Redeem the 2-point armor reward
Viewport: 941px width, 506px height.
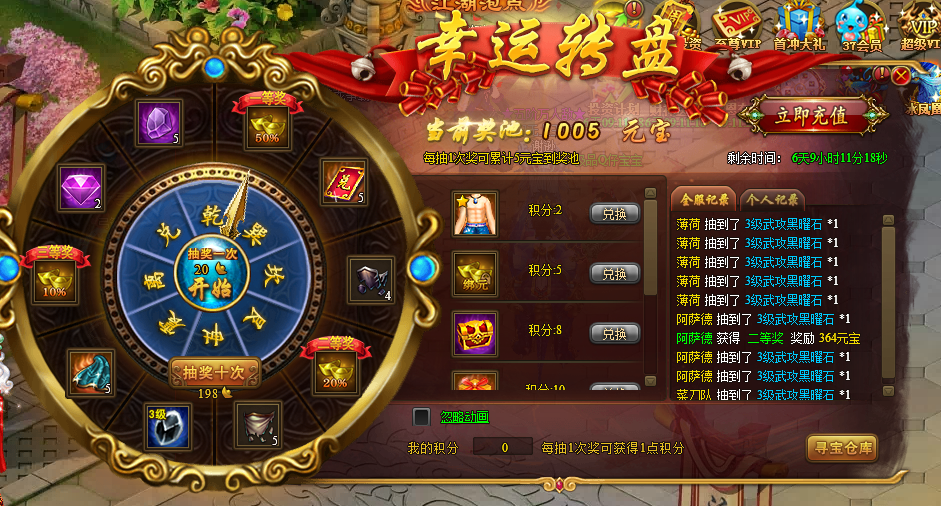[614, 213]
